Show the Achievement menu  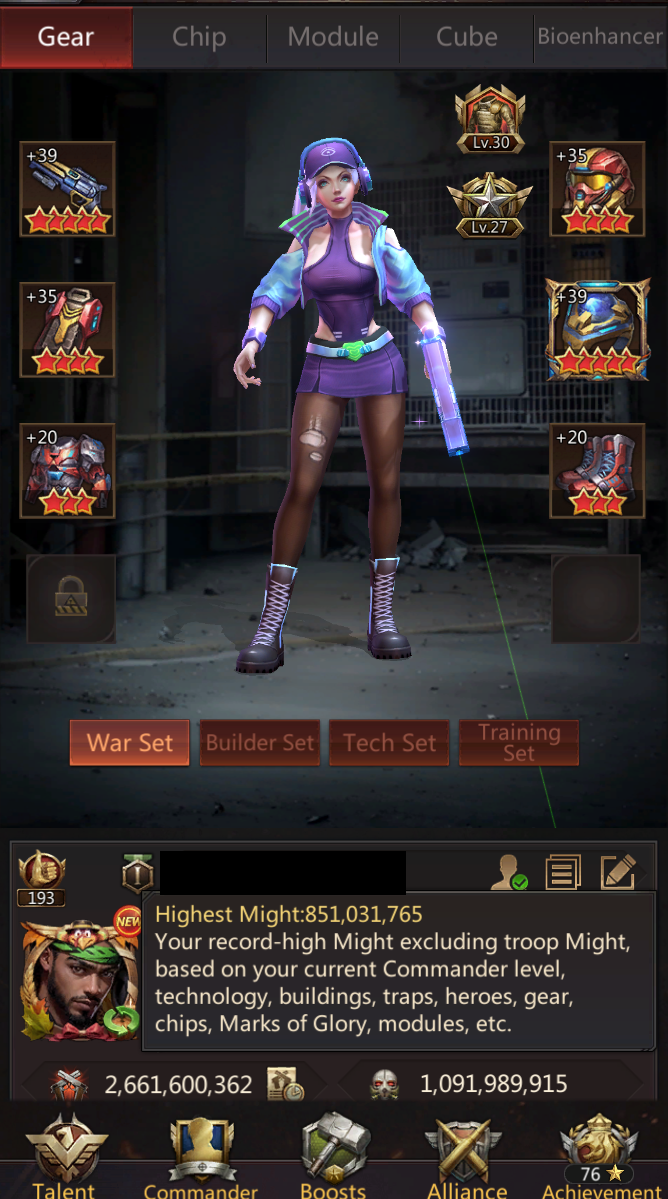(600, 1155)
